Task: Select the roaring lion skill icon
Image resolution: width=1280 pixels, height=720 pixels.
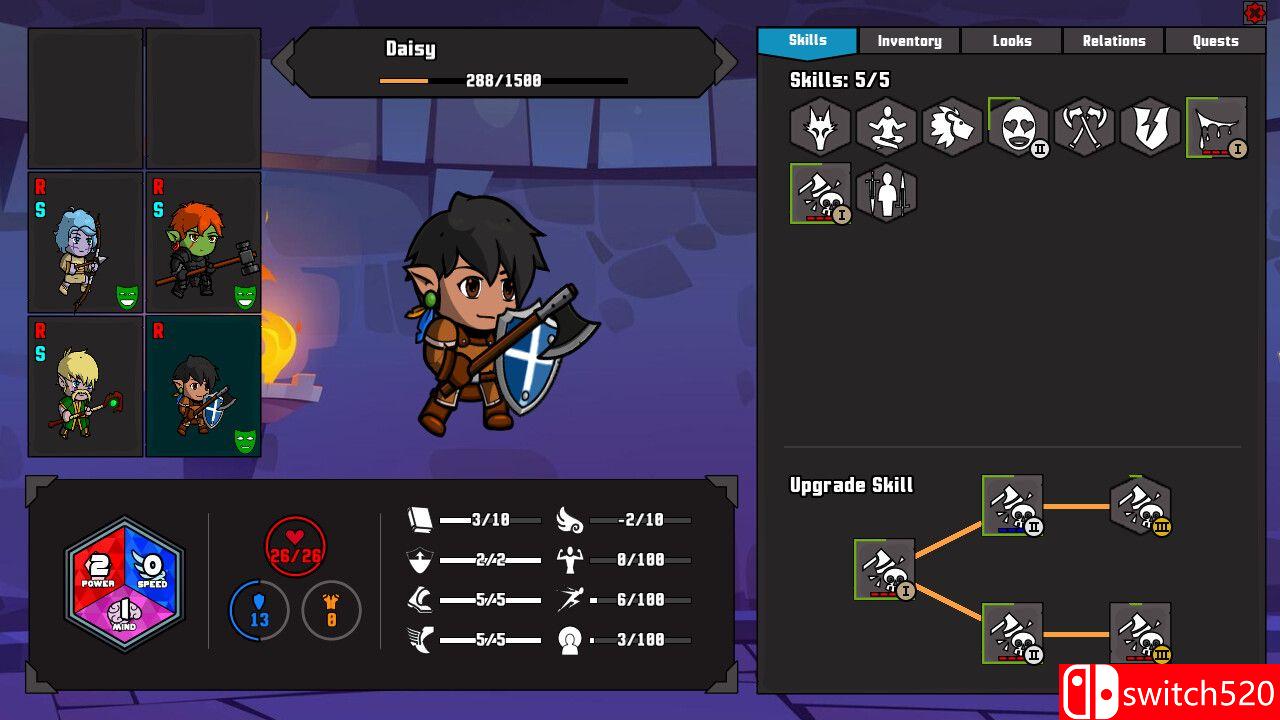Action: [952, 127]
